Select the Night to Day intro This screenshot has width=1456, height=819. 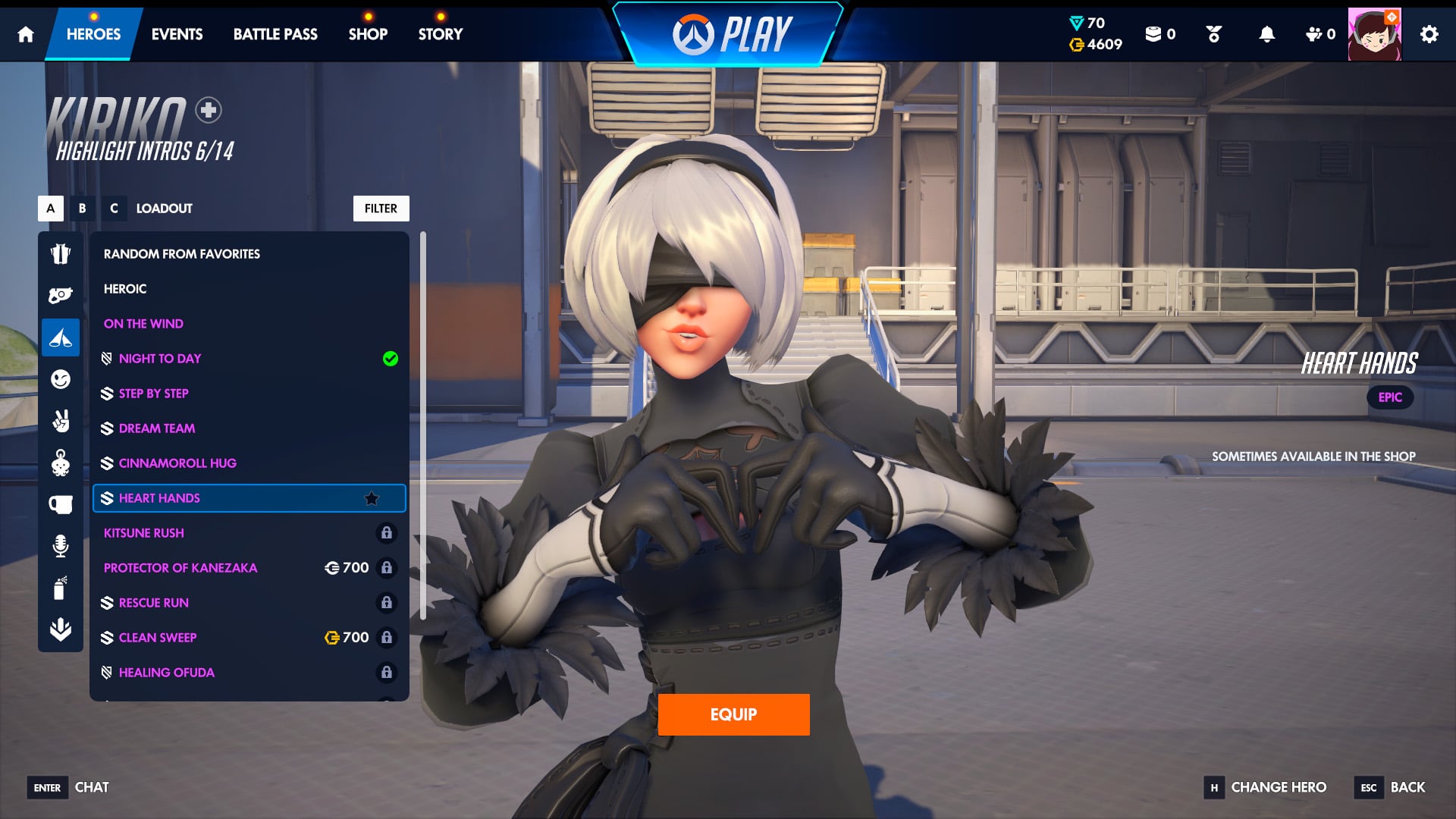pyautogui.click(x=160, y=359)
